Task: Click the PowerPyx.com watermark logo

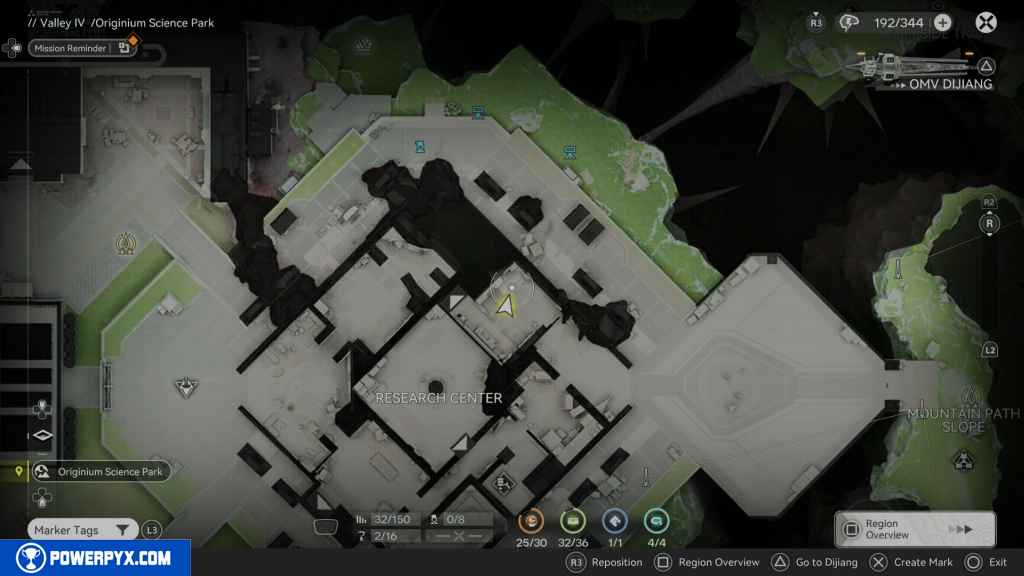Action: click(x=95, y=558)
